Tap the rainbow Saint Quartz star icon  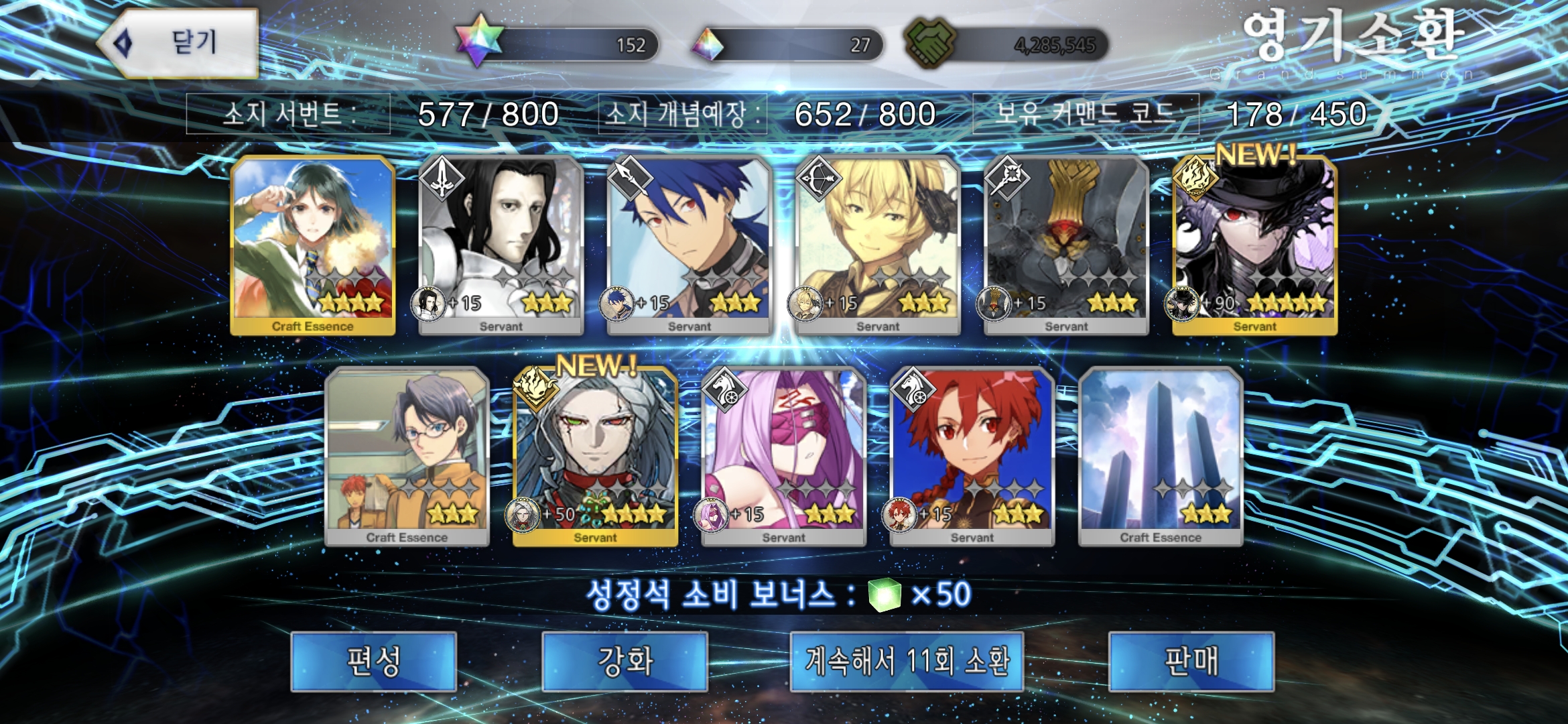point(478,42)
